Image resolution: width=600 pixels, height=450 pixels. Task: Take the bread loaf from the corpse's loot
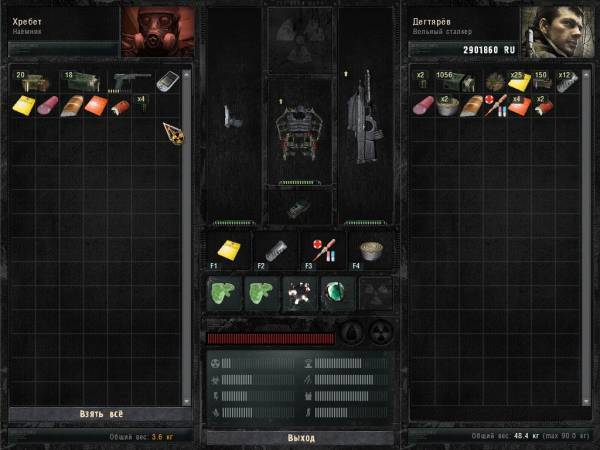(72, 105)
